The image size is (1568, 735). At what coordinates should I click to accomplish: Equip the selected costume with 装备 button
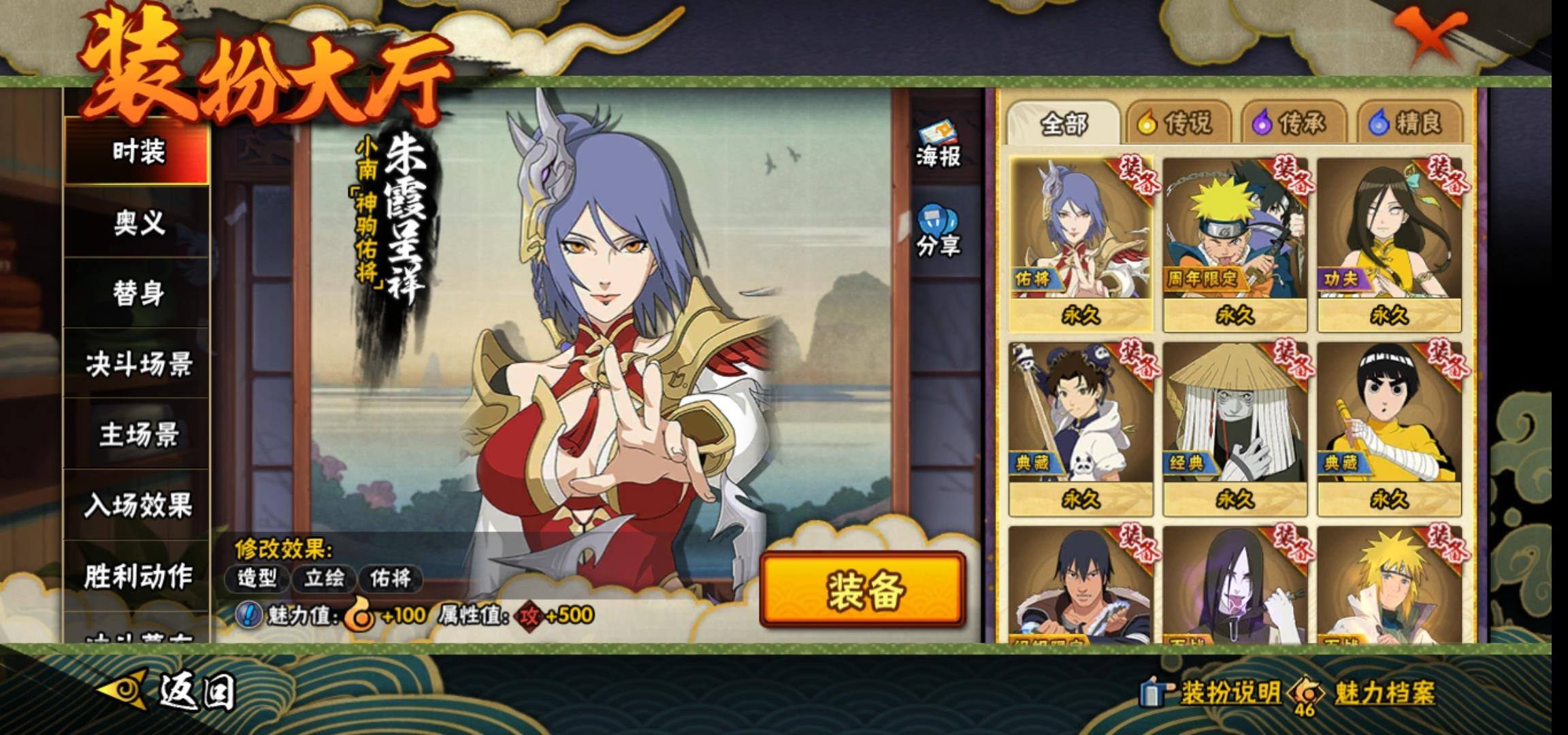[x=863, y=590]
